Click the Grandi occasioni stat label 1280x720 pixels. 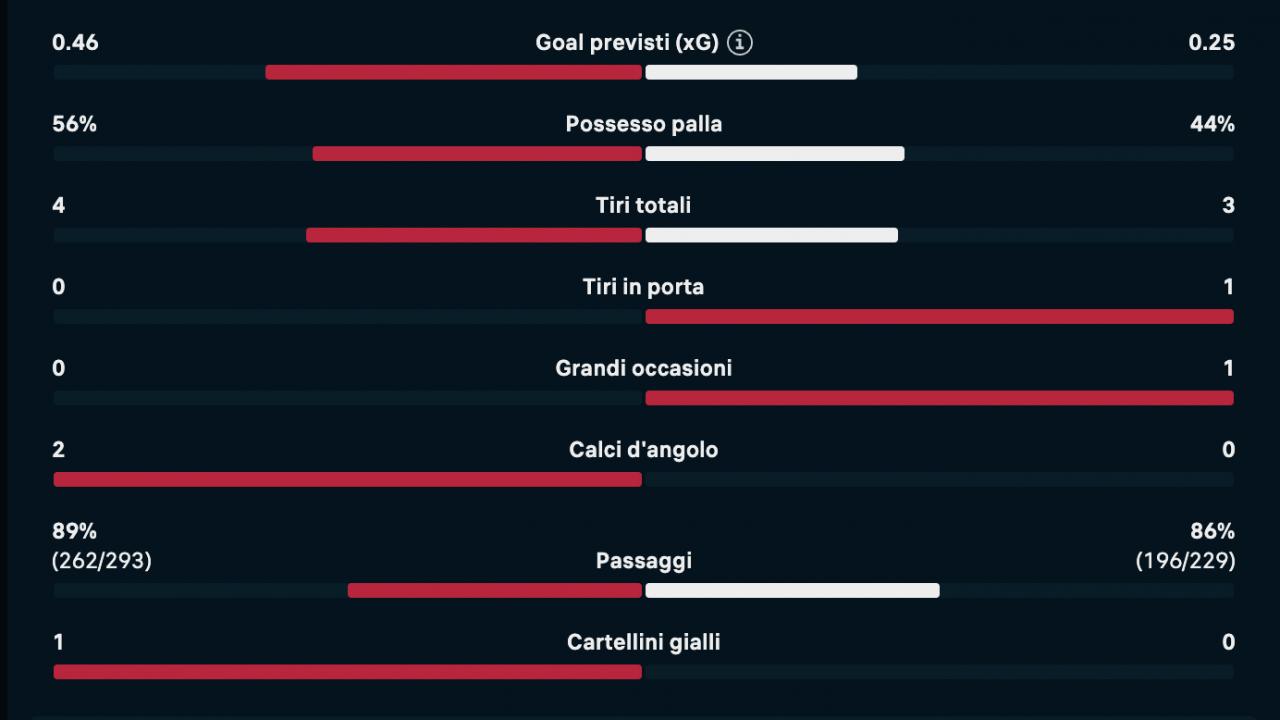[643, 367]
